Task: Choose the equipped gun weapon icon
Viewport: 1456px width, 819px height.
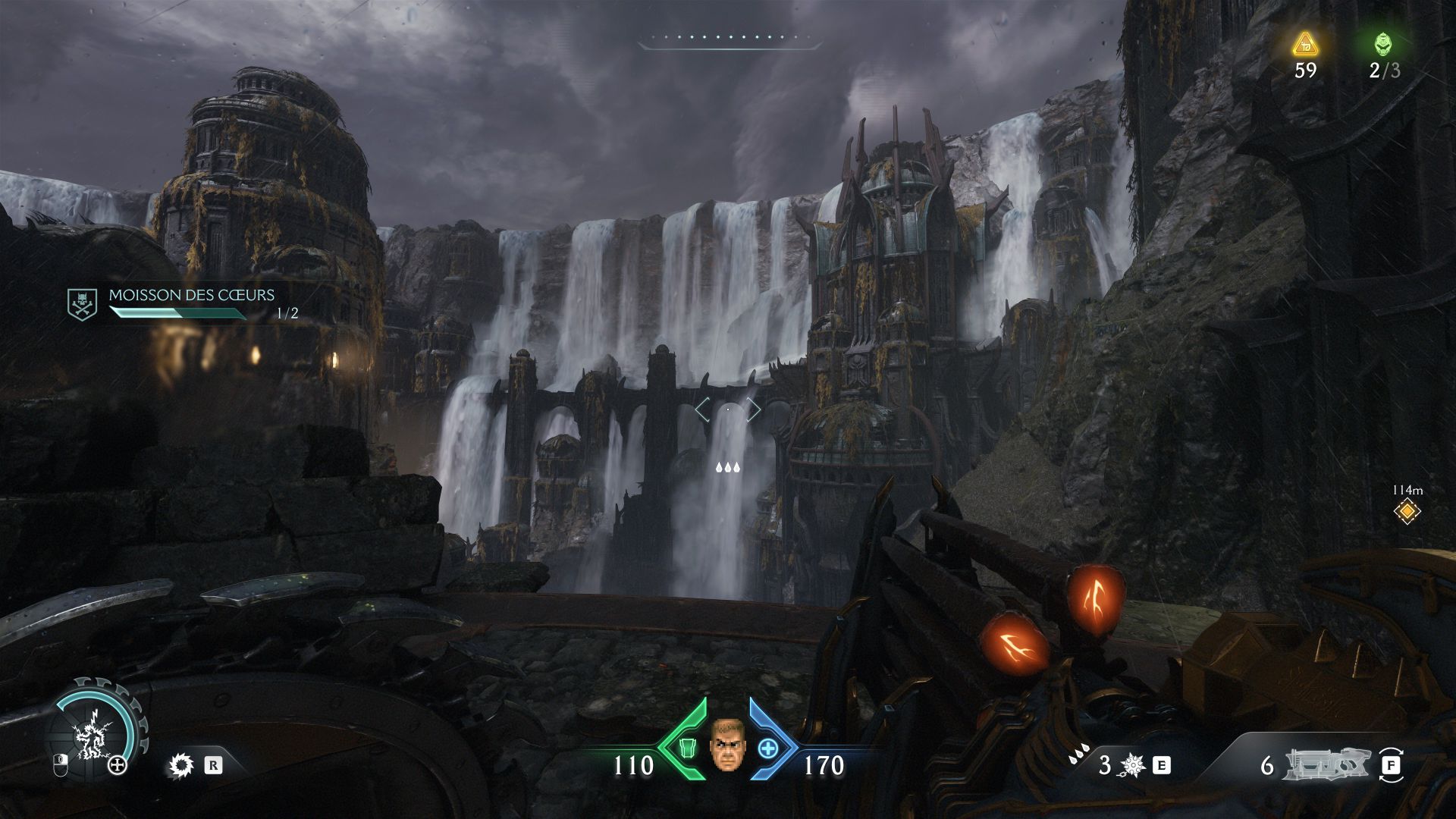Action: 1326,764
